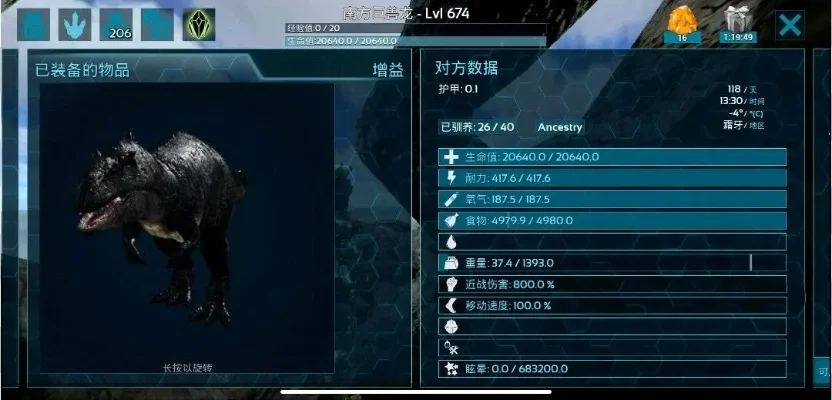Switch to the 增益 buffs tab

(387, 71)
